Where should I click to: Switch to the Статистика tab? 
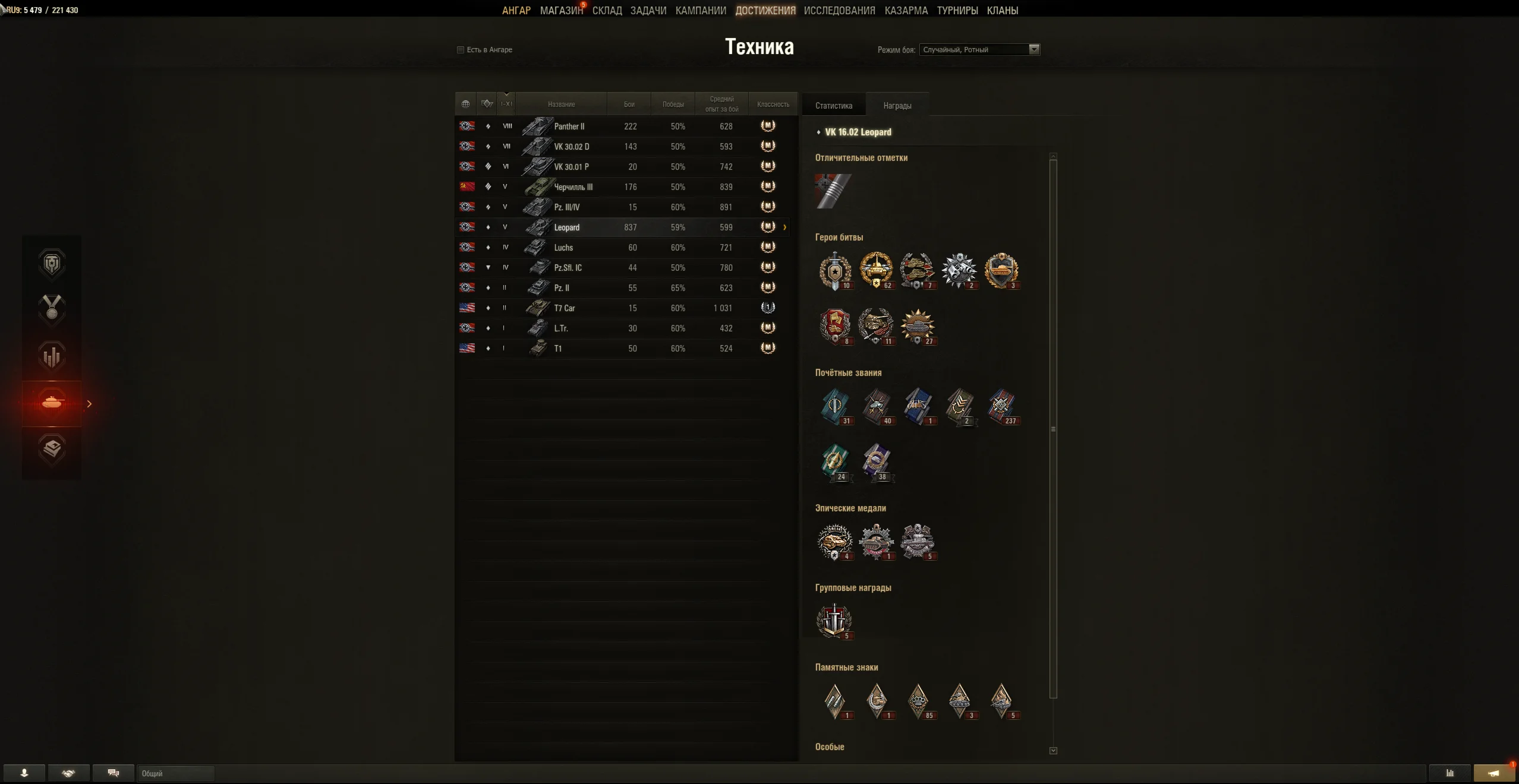(x=833, y=105)
